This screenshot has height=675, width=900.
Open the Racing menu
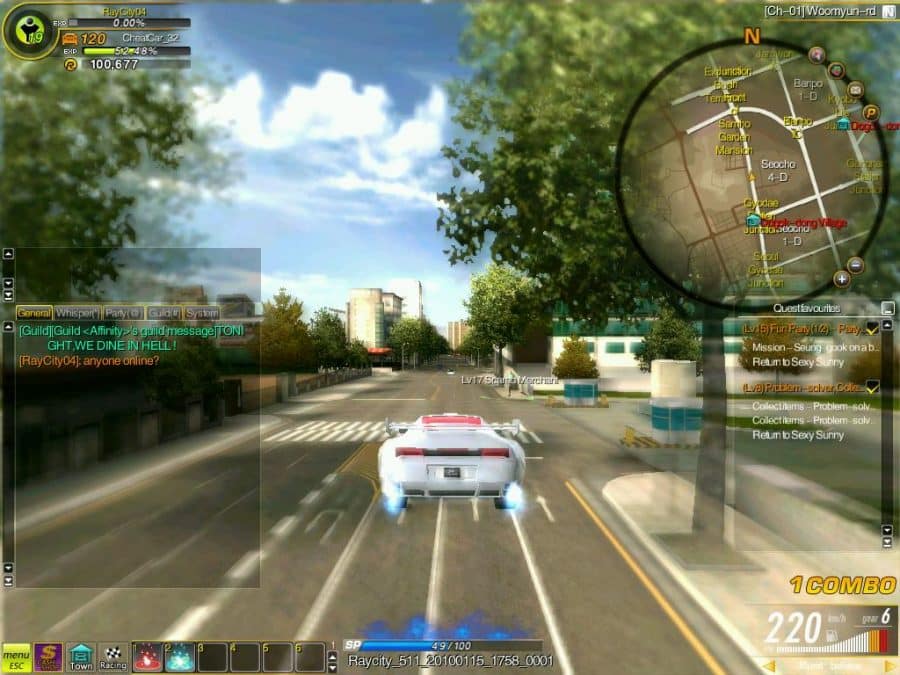pos(113,657)
